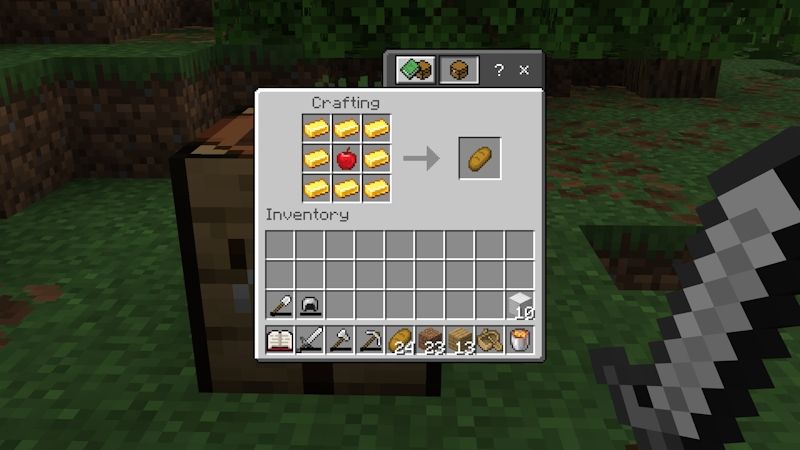Screen dimensions: 800x450
Task: Select the 13 wooden planks stack
Action: coord(459,340)
